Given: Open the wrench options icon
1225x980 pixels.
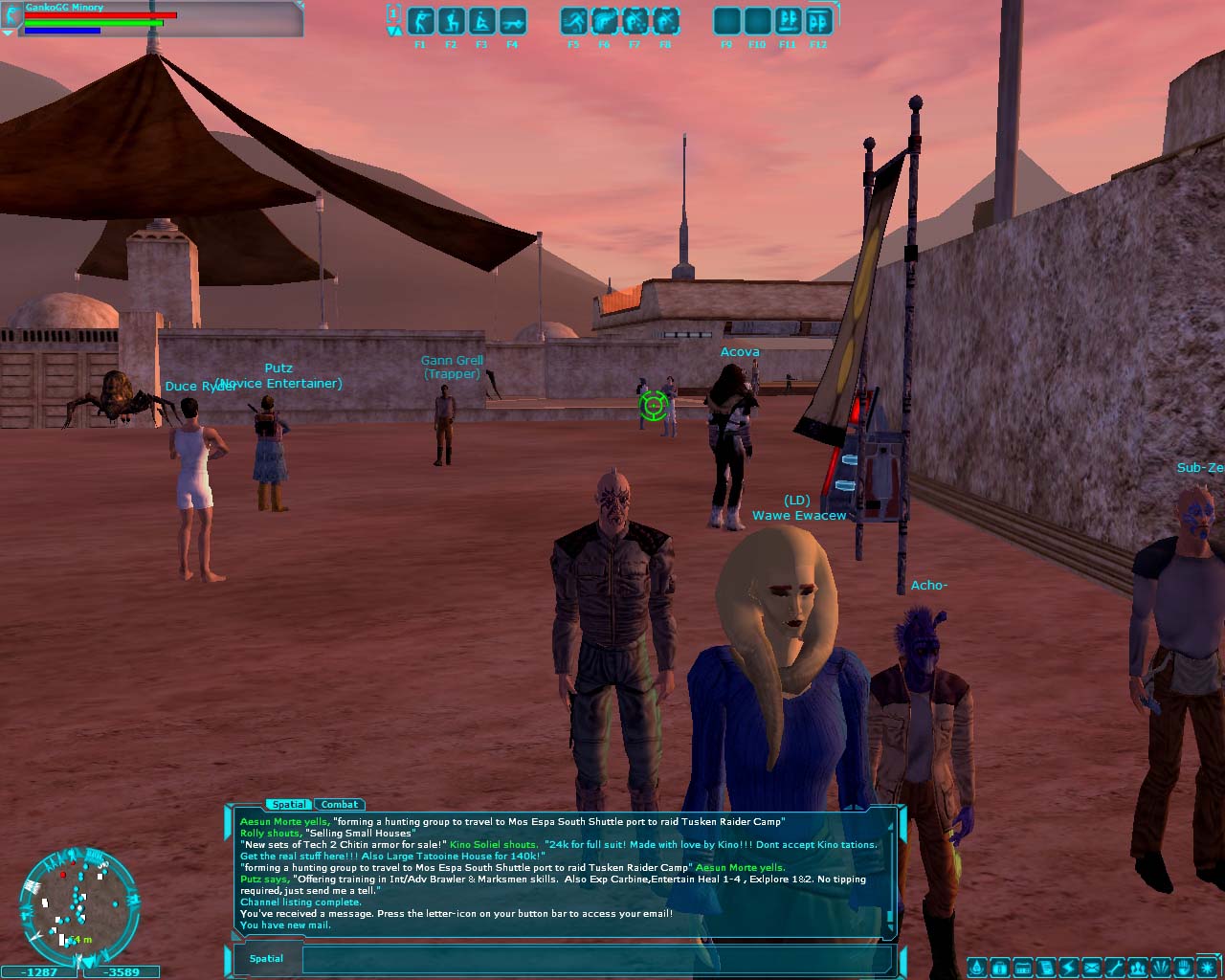Looking at the screenshot, I should (1114, 968).
